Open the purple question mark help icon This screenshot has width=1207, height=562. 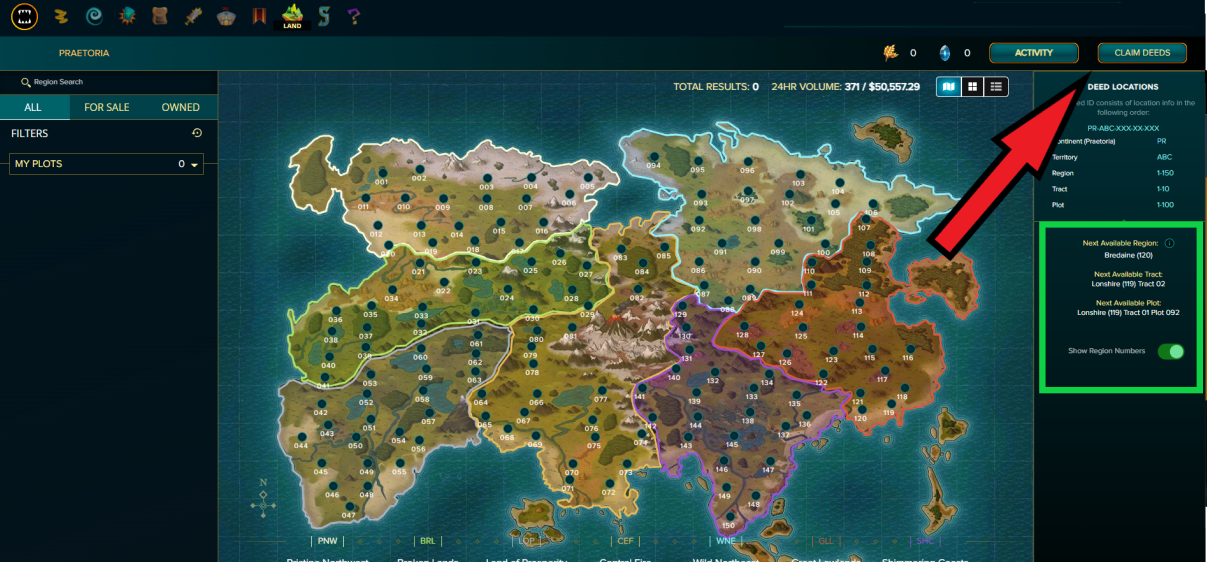coord(354,16)
